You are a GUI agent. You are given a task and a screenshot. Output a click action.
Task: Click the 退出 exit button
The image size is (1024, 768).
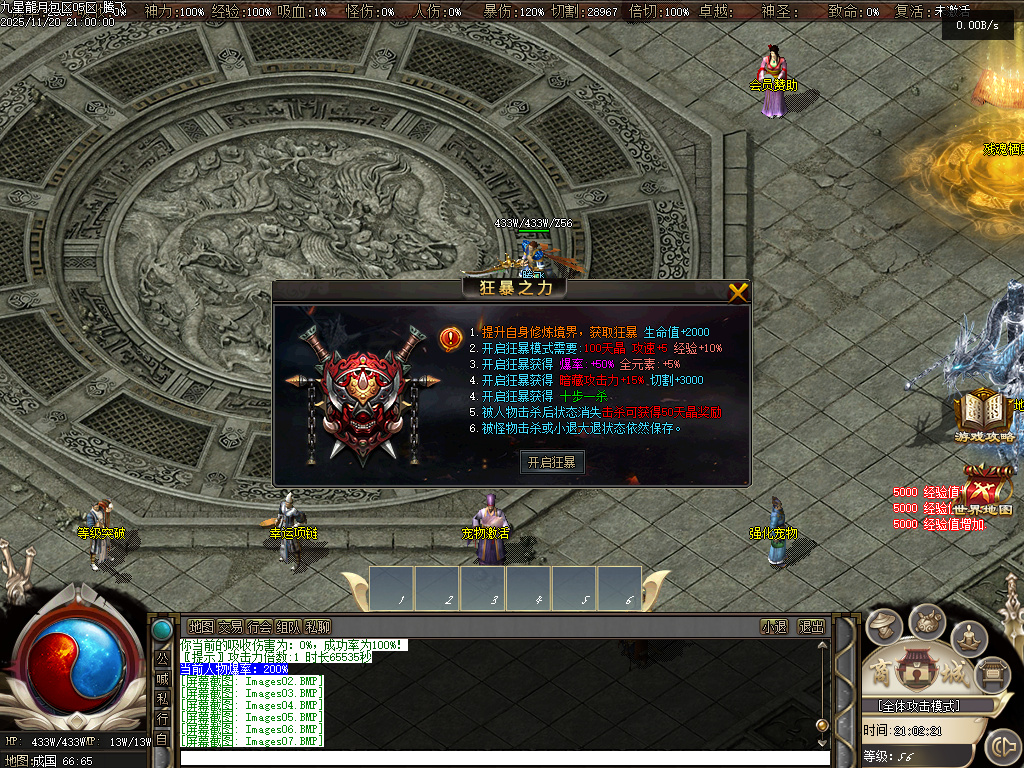tap(811, 627)
